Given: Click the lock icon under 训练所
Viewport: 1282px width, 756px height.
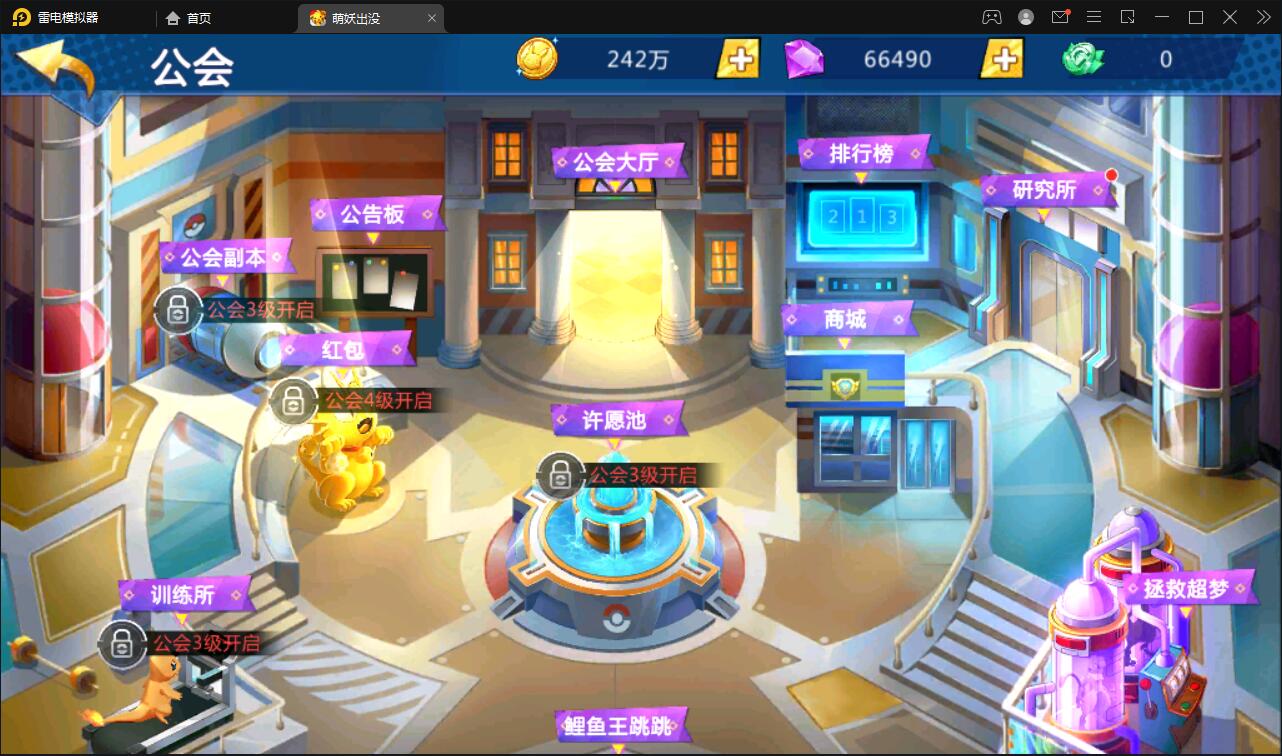Looking at the screenshot, I should click(x=122, y=644).
